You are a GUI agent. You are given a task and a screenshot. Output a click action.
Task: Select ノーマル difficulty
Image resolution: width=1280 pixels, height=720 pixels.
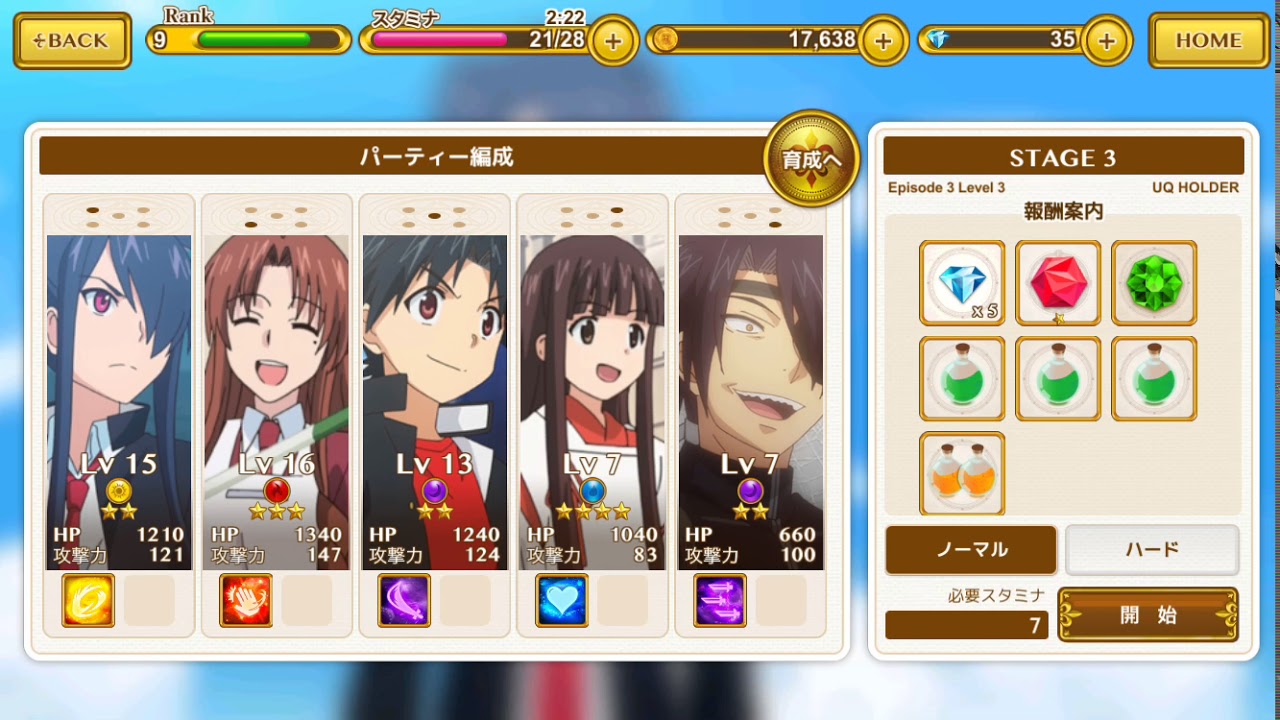[971, 550]
